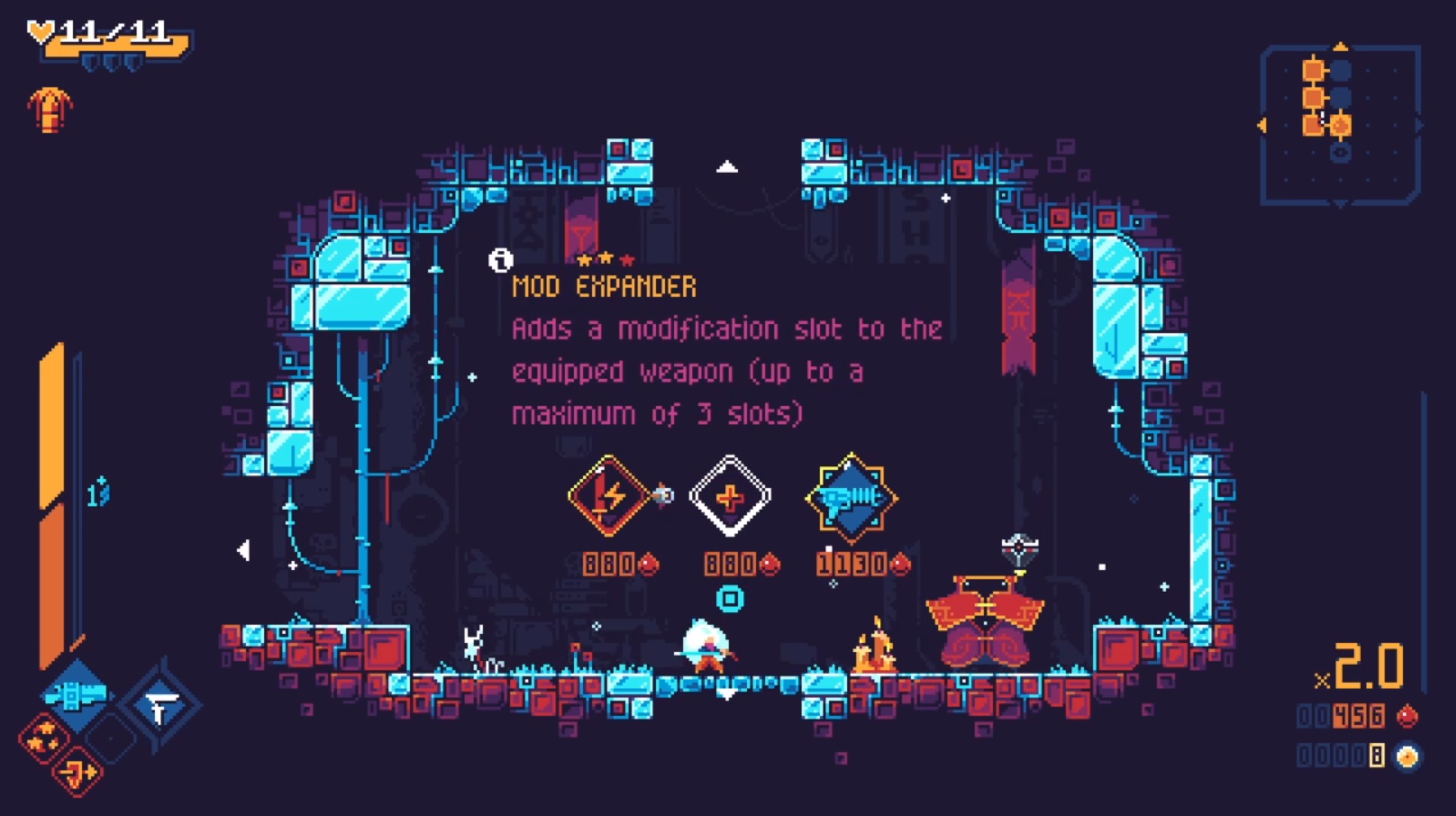Select the blue weapon shop item
Screen dimensions: 1456x816
850,496
